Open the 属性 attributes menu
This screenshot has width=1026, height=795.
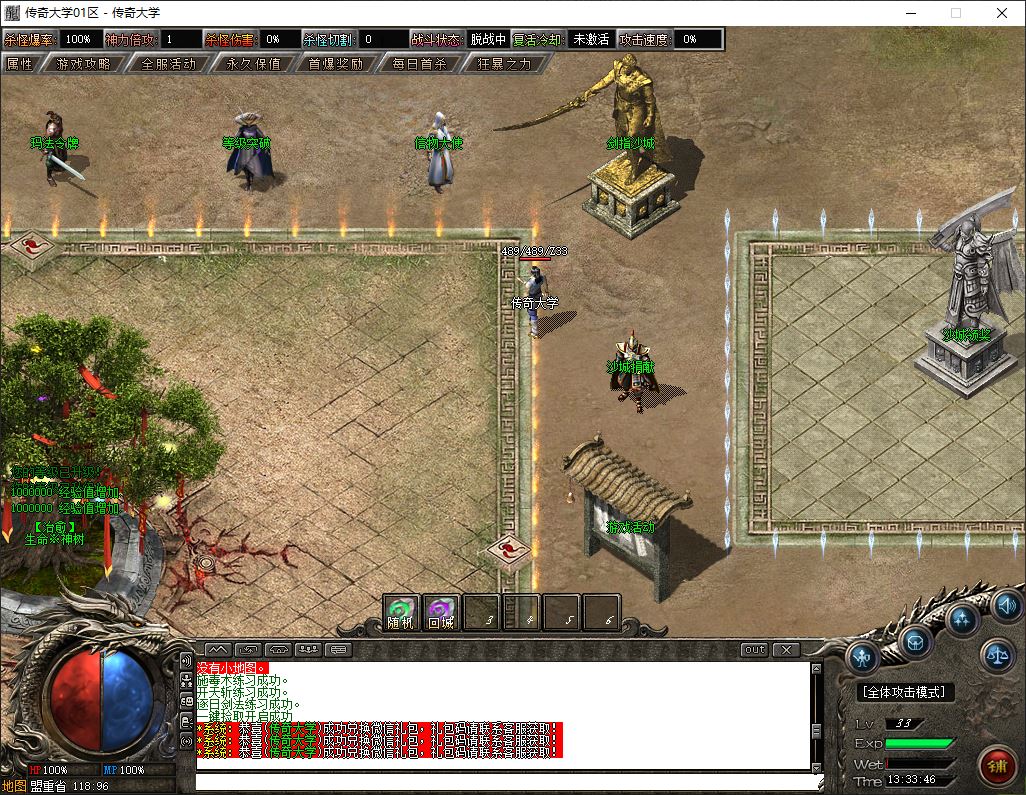click(20, 63)
